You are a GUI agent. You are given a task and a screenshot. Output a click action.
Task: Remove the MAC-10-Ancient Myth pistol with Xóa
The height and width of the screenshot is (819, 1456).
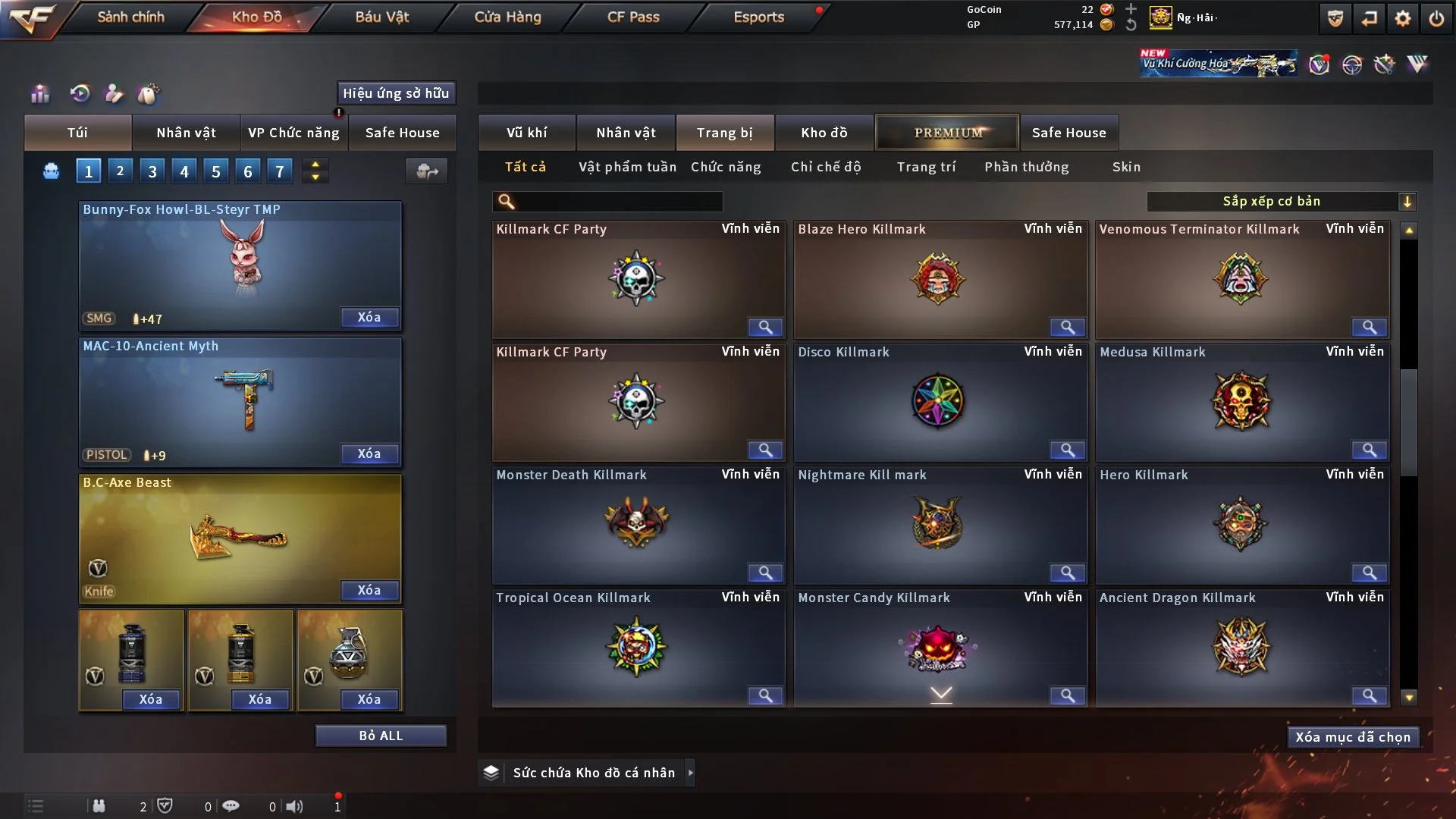tap(369, 453)
